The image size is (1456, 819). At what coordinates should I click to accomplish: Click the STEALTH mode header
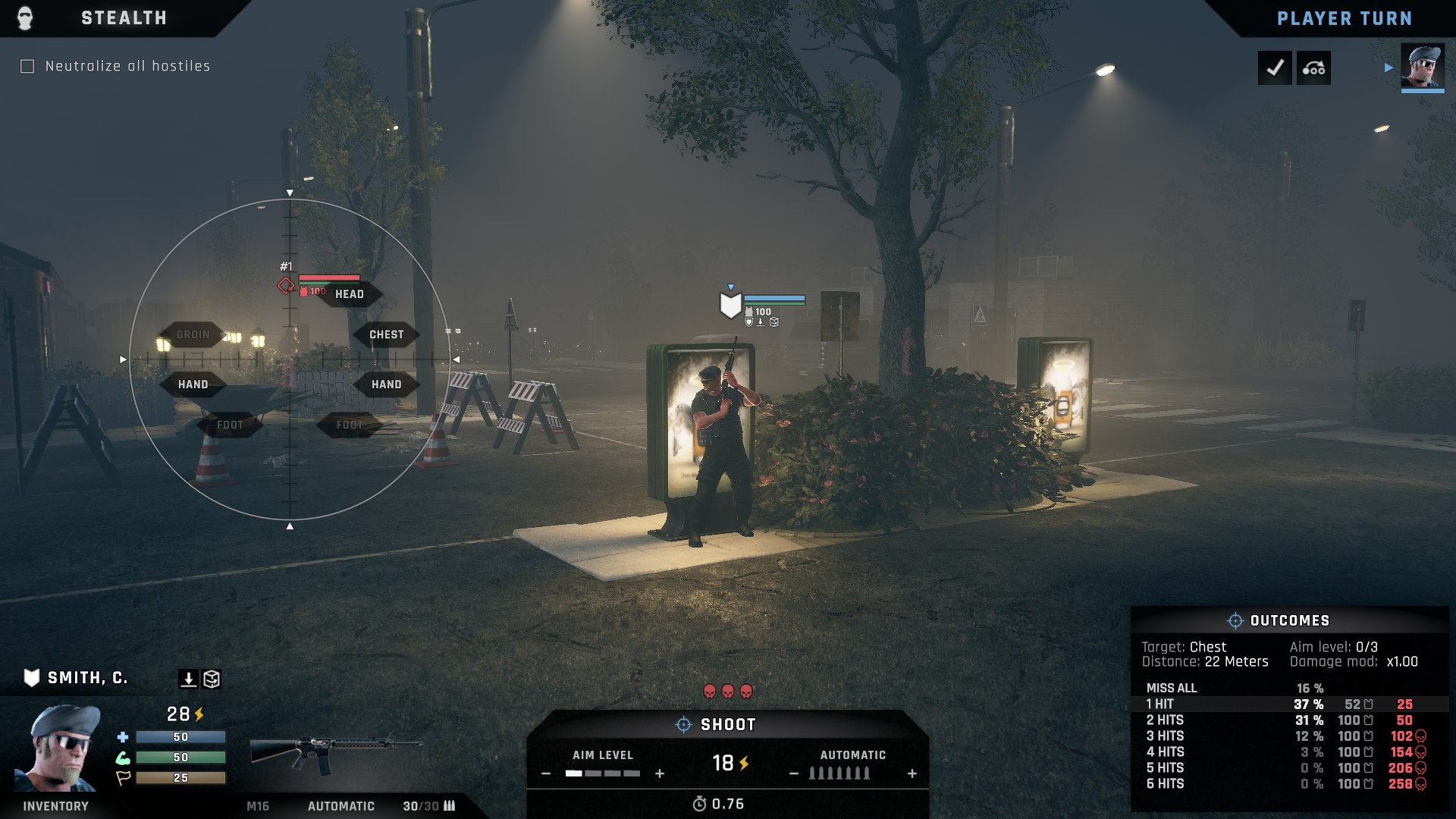coord(124,18)
